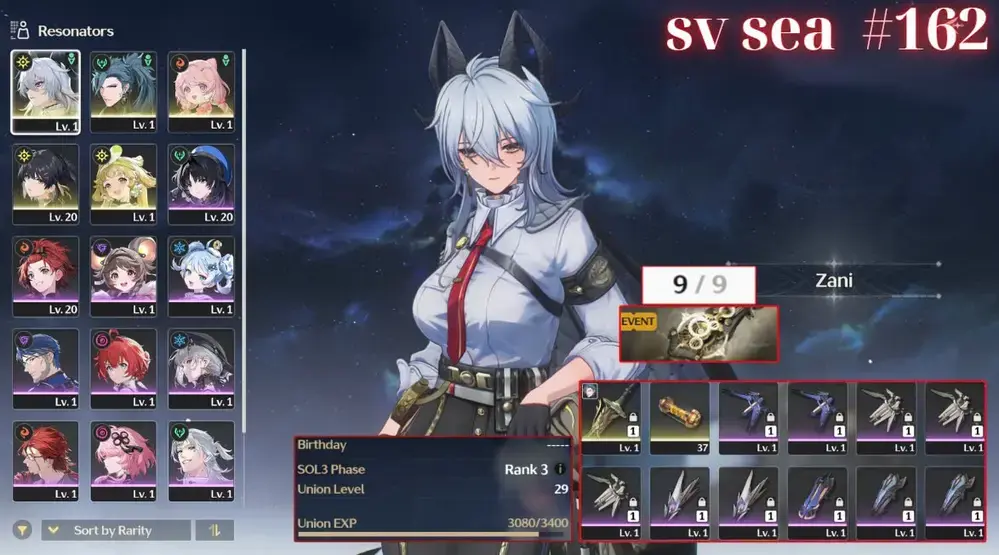Choose the pink-haired resonator with black hair bow
999x555 pixels.
123,460
